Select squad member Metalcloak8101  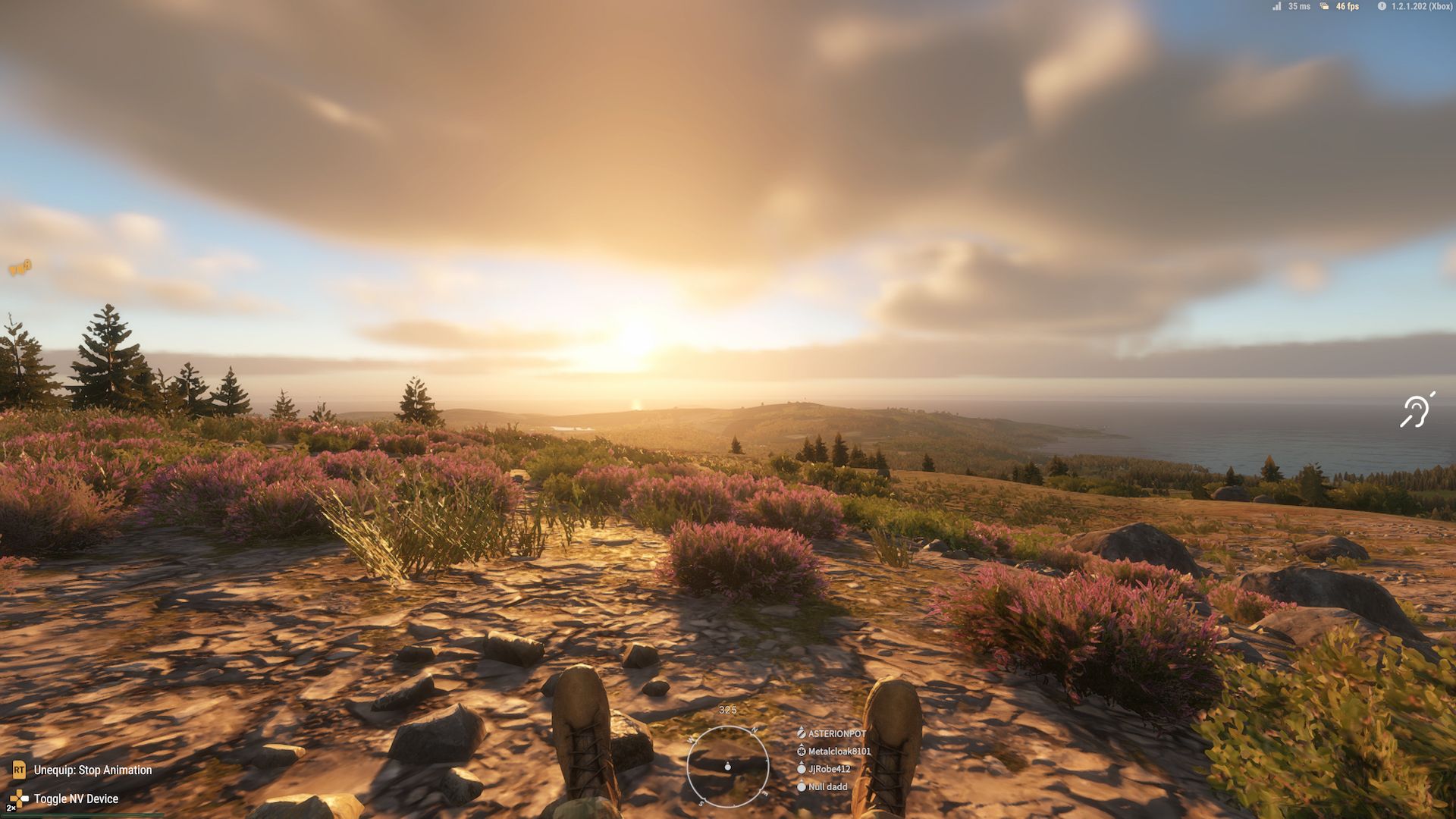pos(839,752)
